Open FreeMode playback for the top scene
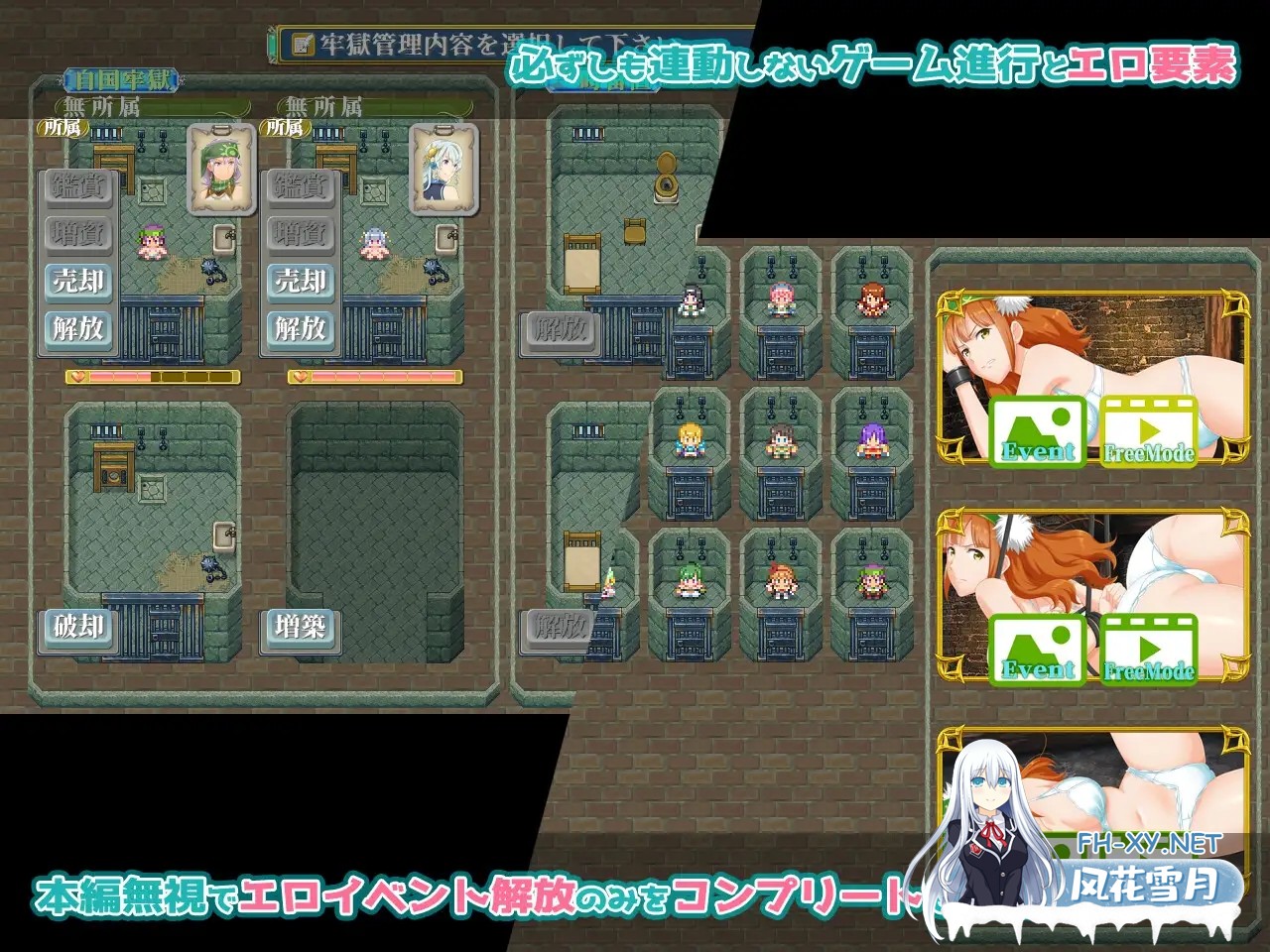1270x952 pixels. pos(1152,431)
